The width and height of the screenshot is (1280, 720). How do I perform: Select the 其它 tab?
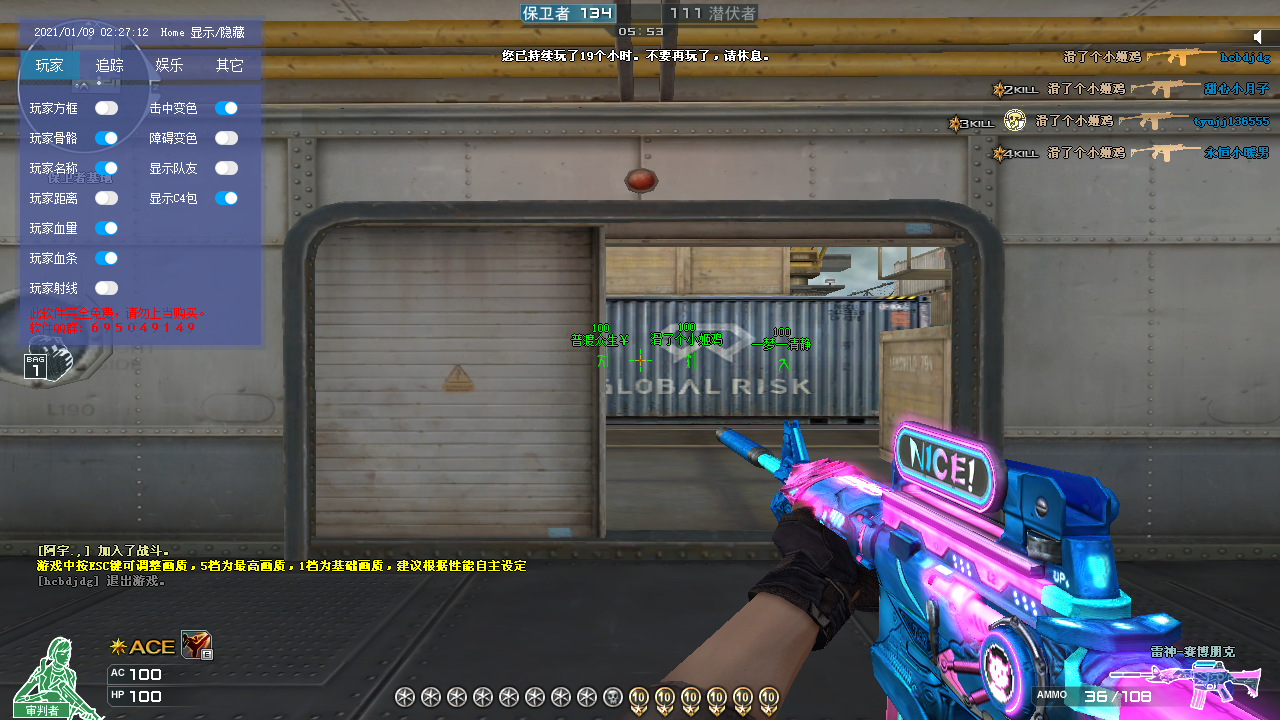(230, 66)
